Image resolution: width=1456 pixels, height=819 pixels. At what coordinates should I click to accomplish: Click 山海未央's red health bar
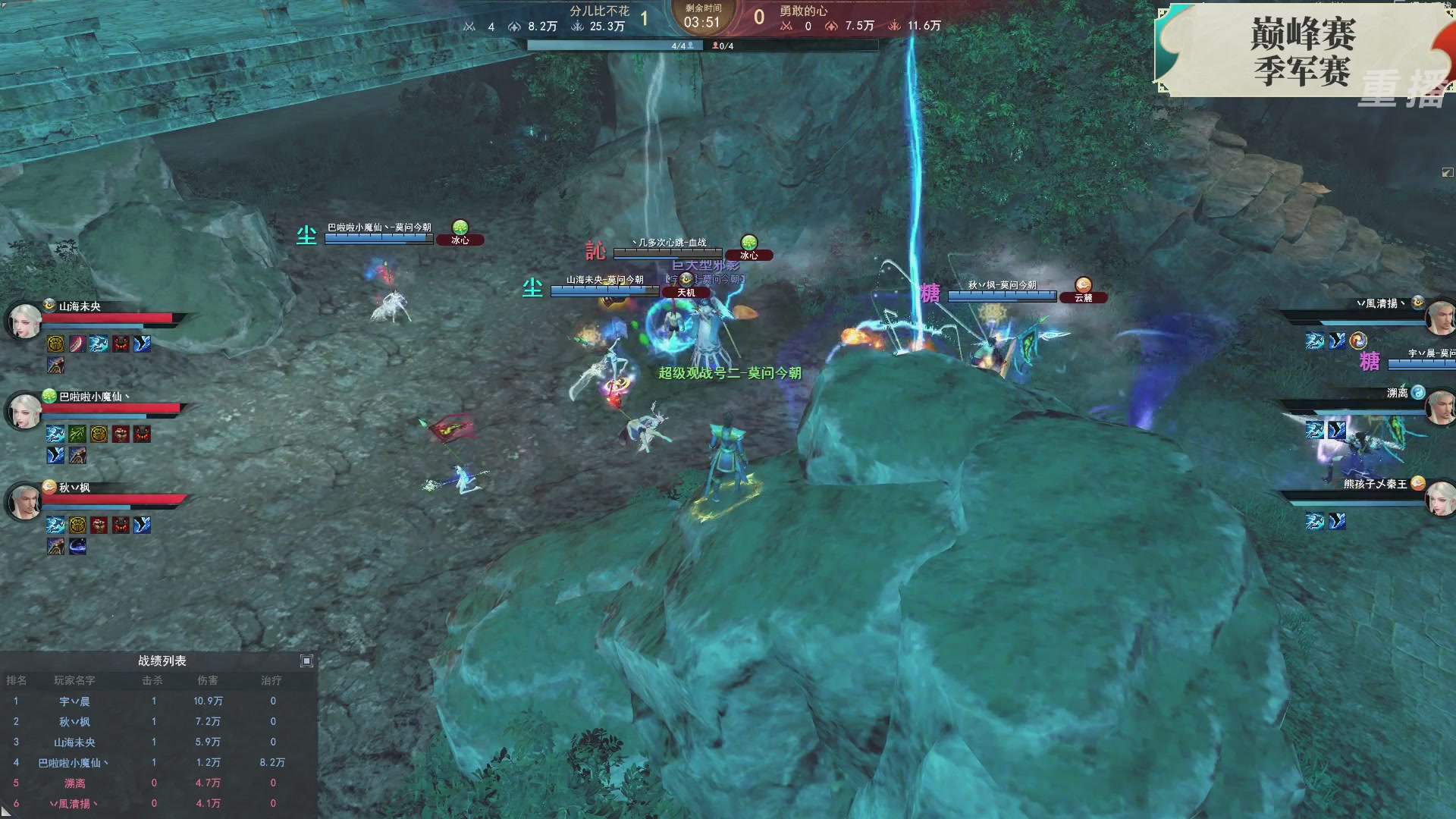coord(106,318)
